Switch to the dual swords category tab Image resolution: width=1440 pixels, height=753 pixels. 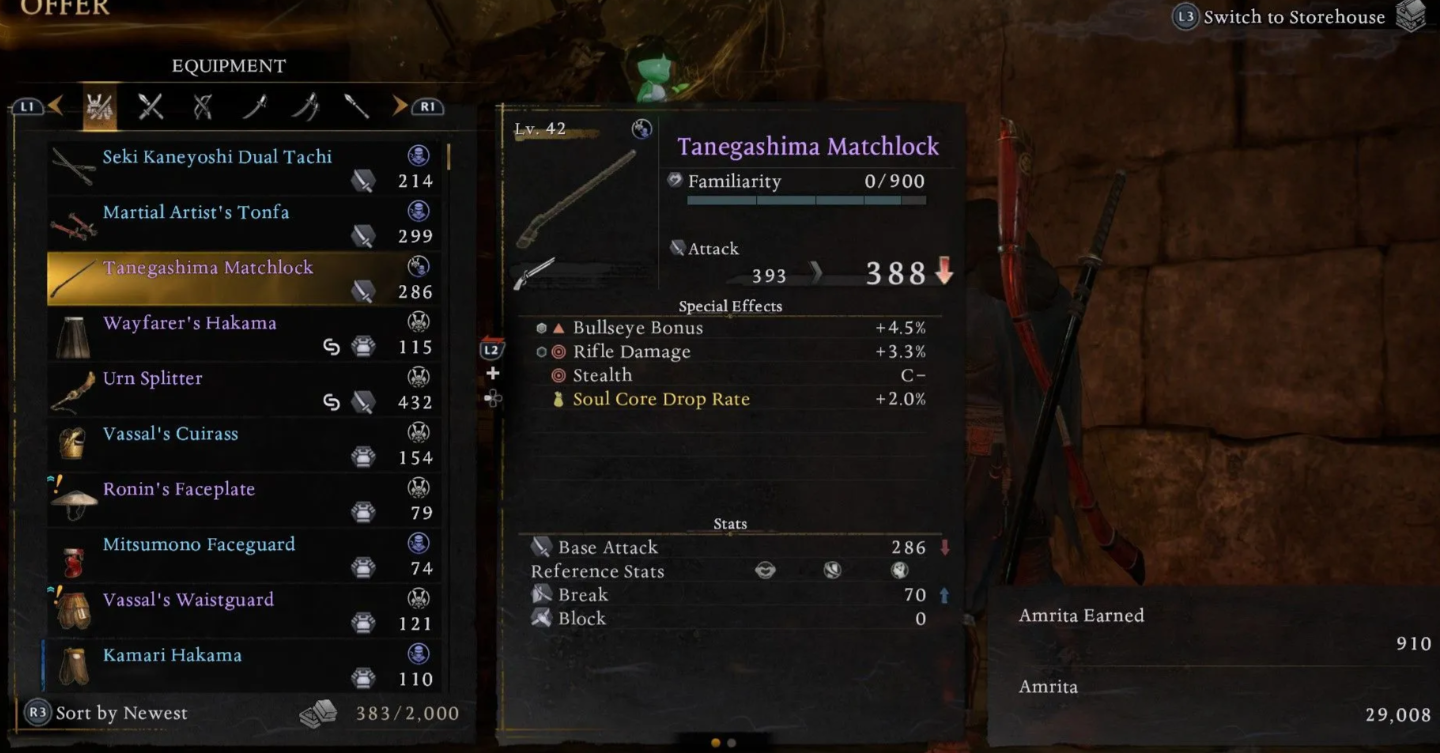point(306,106)
